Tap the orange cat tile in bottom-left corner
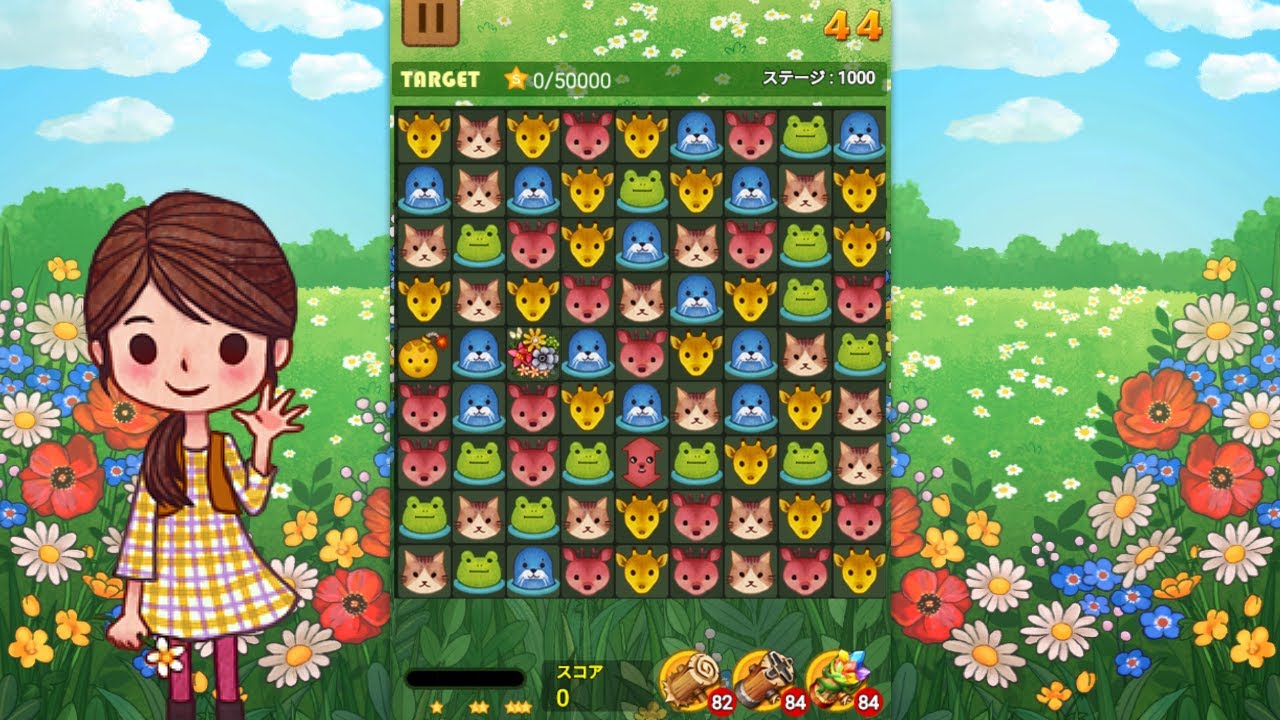This screenshot has width=1280, height=720. [x=425, y=570]
